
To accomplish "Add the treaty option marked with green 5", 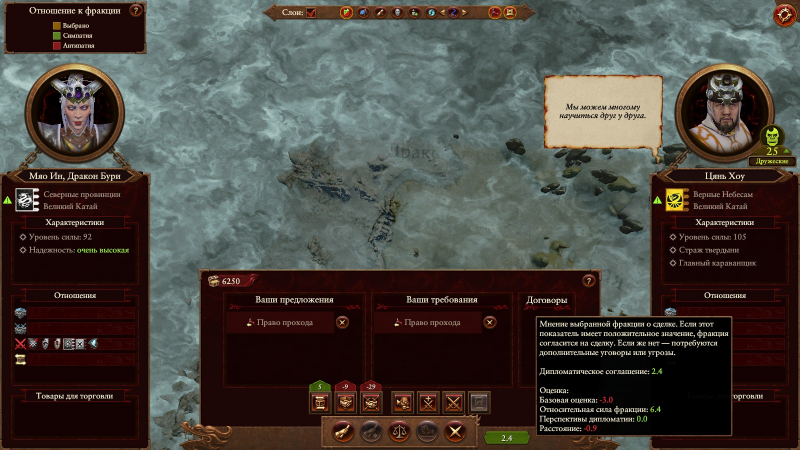I will pos(320,402).
